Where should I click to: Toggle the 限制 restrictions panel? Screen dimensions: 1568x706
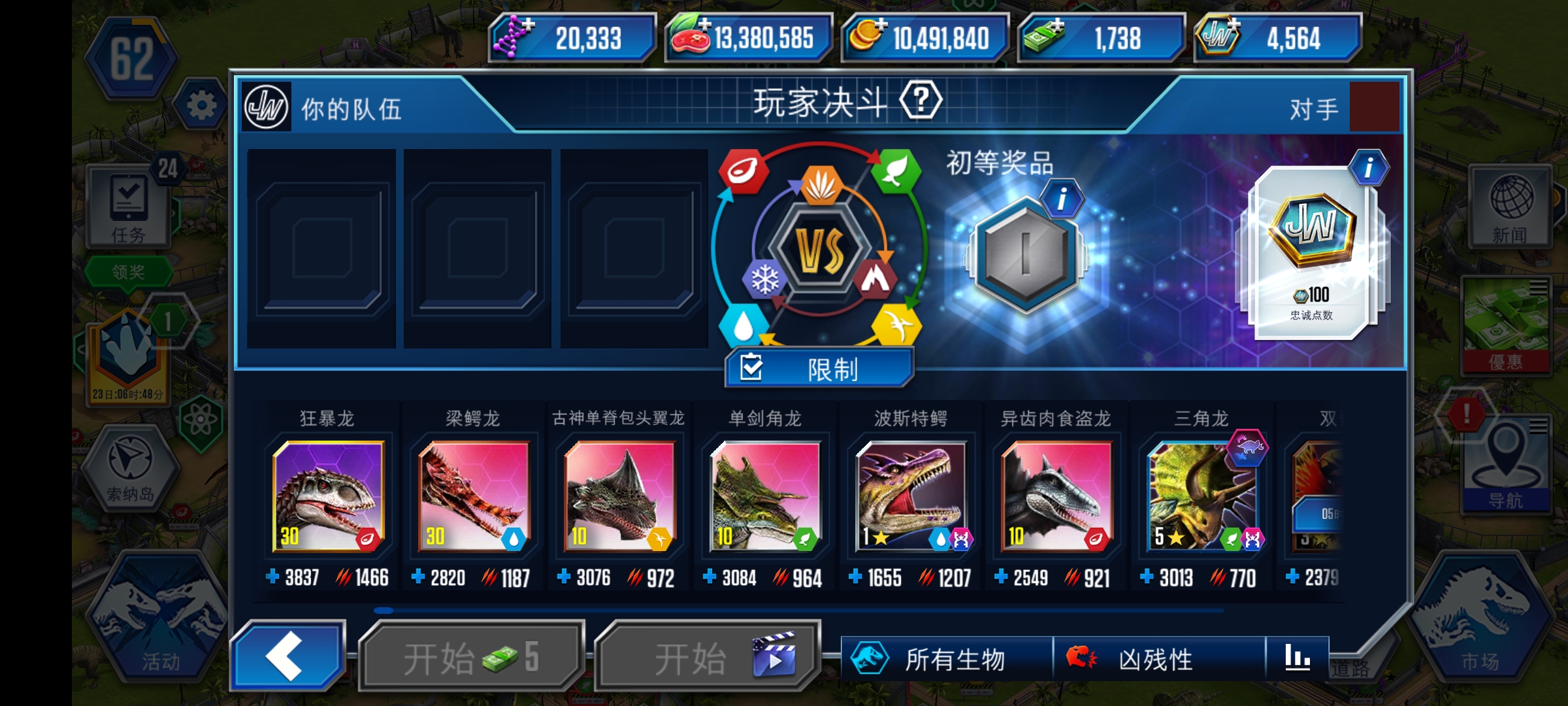pyautogui.click(x=819, y=368)
